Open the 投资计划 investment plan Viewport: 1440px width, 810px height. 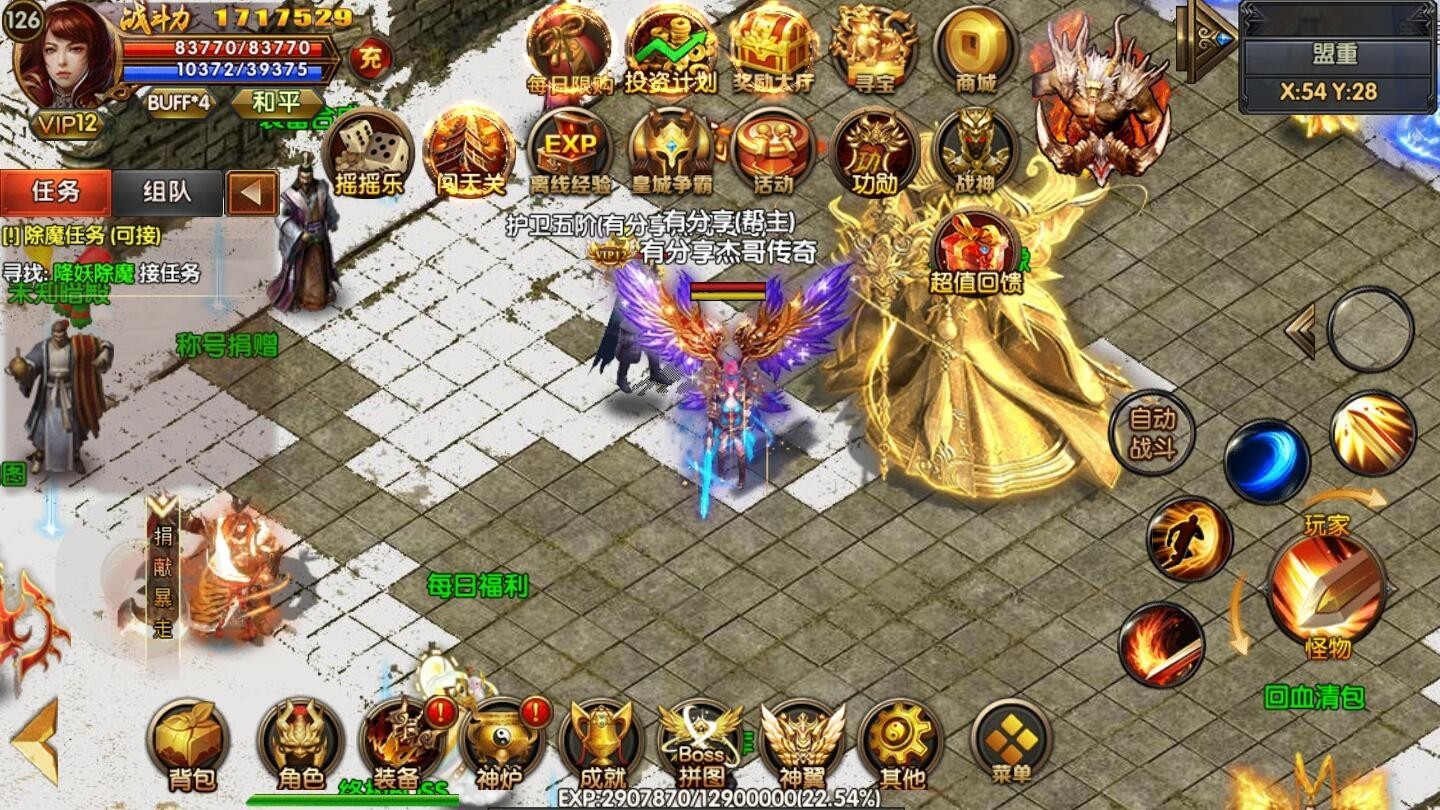coord(670,50)
